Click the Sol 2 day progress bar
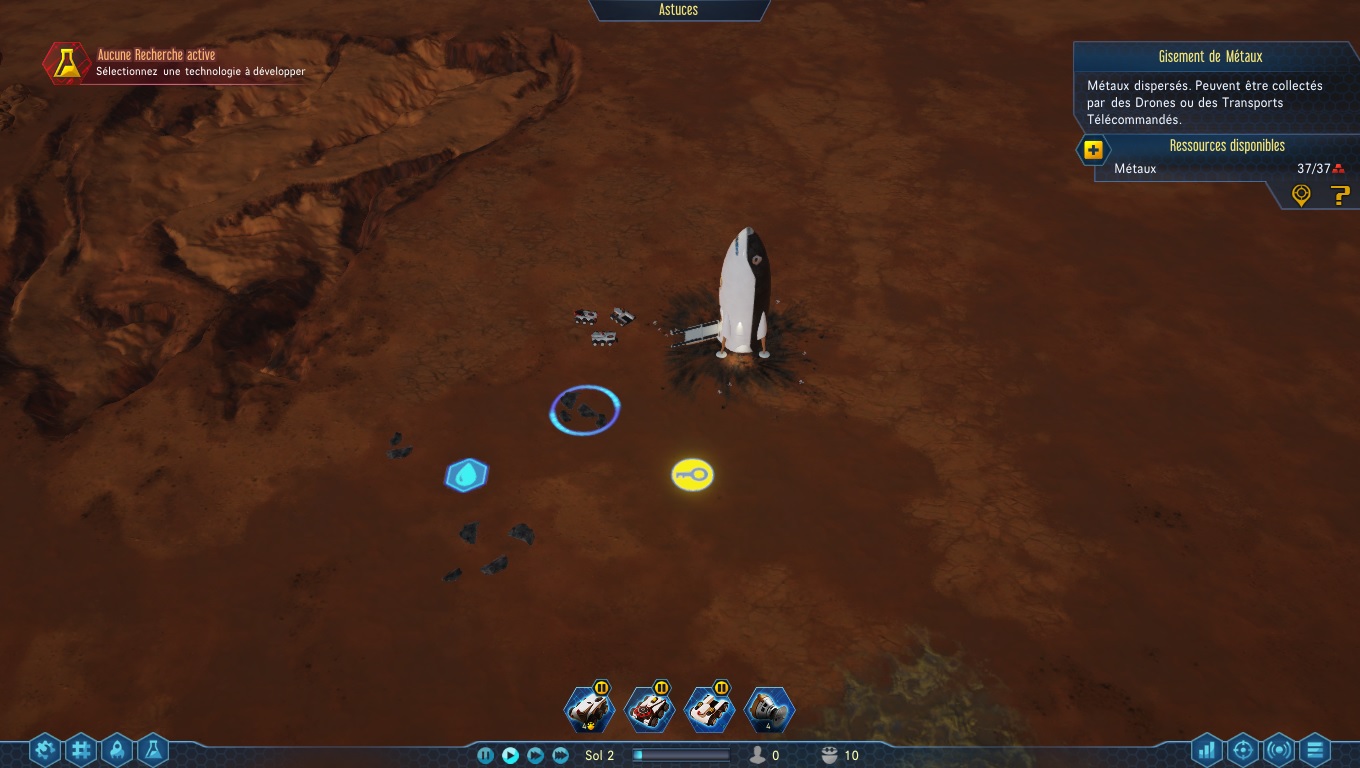1360x768 pixels. tap(680, 756)
